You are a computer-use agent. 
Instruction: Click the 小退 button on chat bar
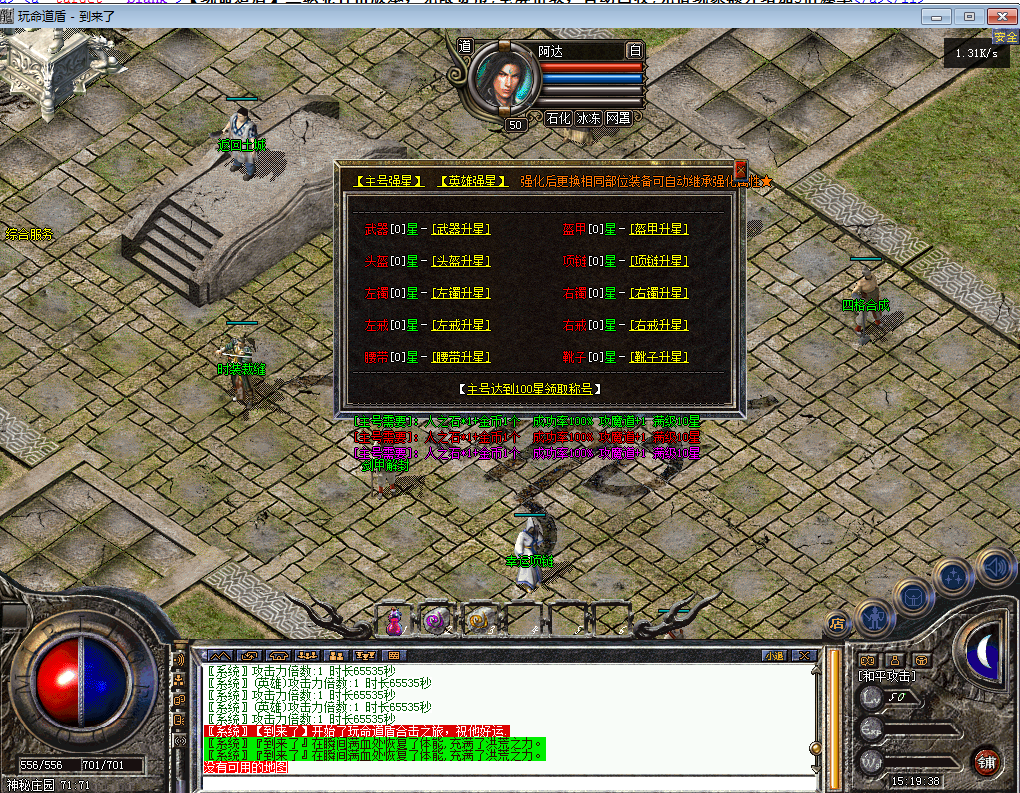774,656
